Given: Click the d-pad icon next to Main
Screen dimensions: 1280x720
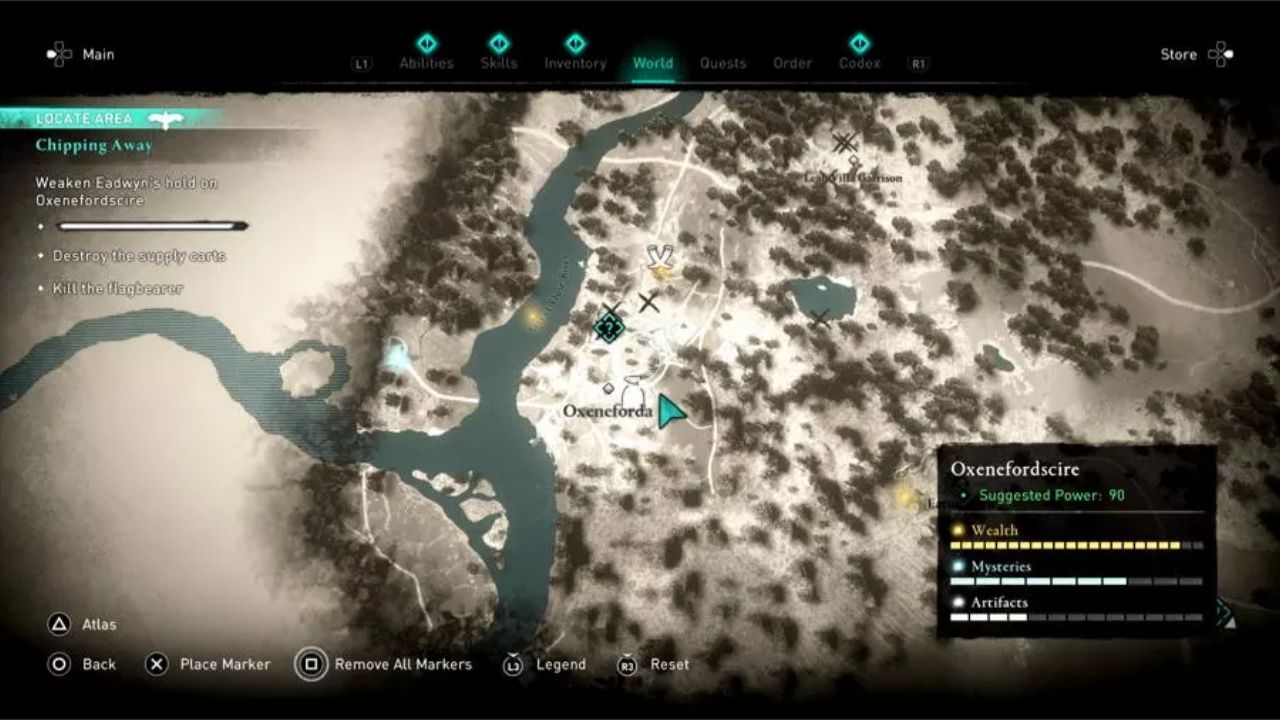Looking at the screenshot, I should (x=60, y=54).
